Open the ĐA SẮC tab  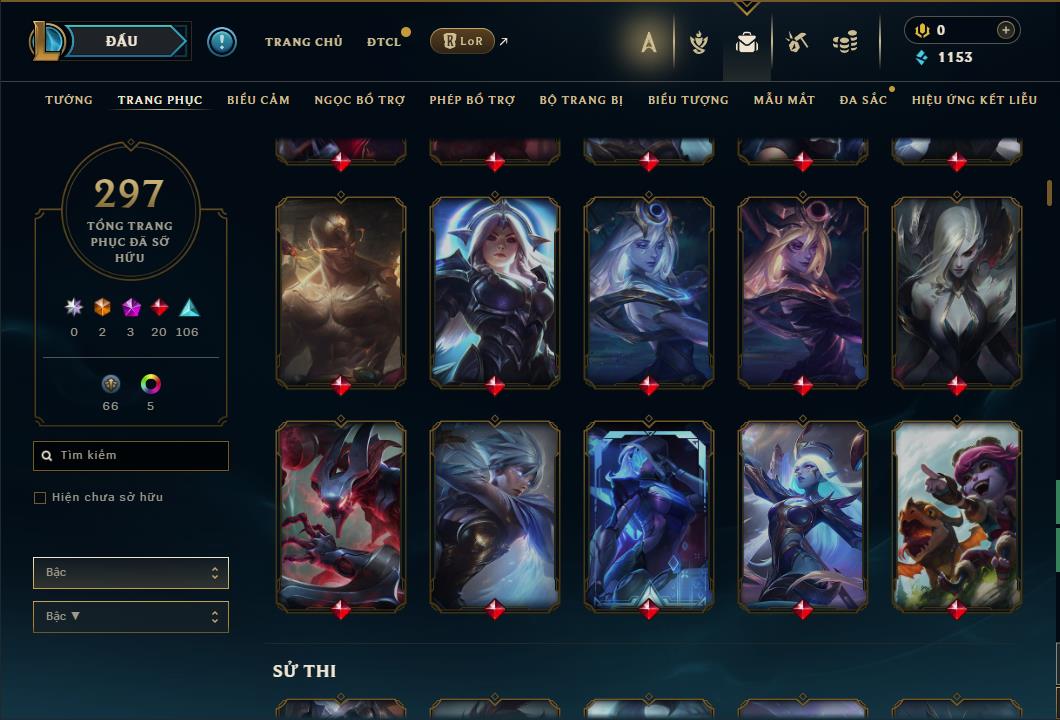click(x=863, y=100)
